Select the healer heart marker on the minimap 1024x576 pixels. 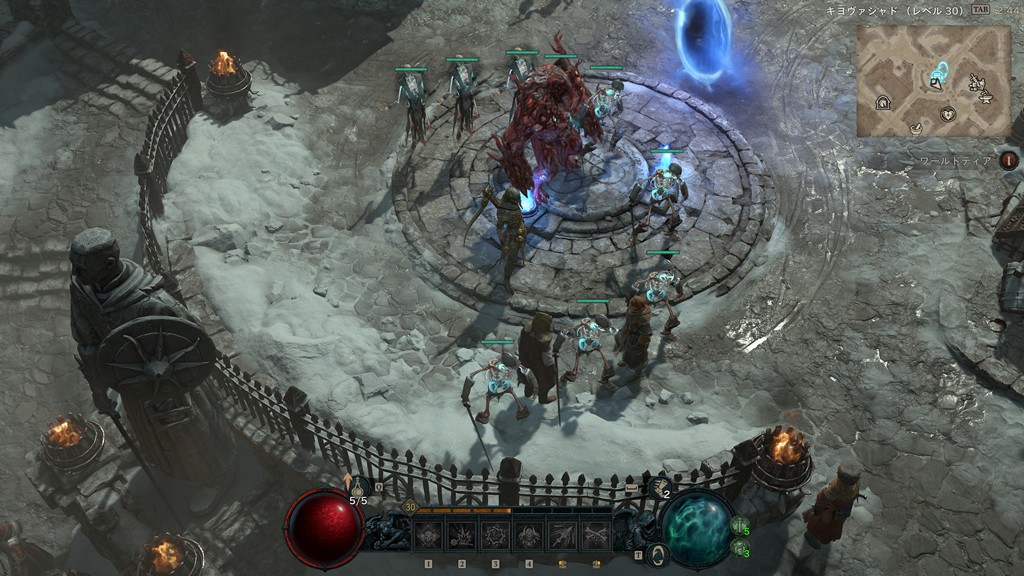coord(948,113)
